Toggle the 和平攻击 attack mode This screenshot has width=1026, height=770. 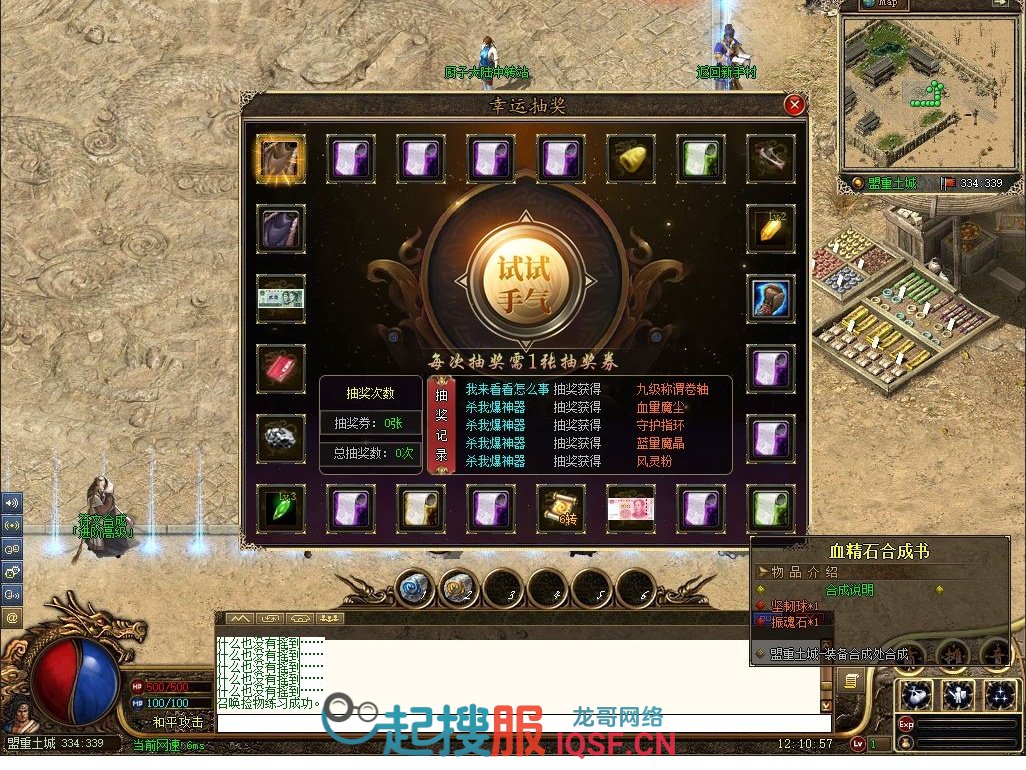[177, 721]
